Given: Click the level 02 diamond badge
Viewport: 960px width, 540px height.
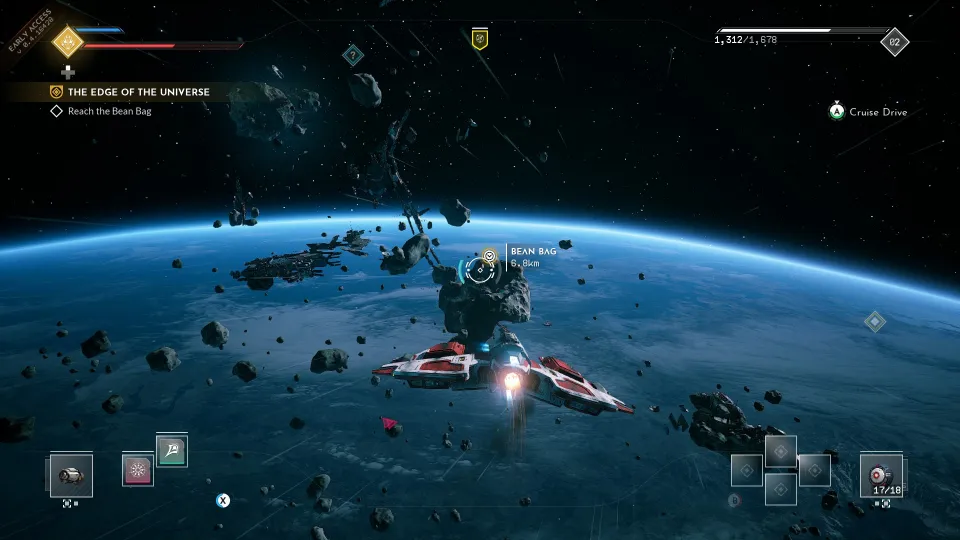Looking at the screenshot, I should coord(894,42).
